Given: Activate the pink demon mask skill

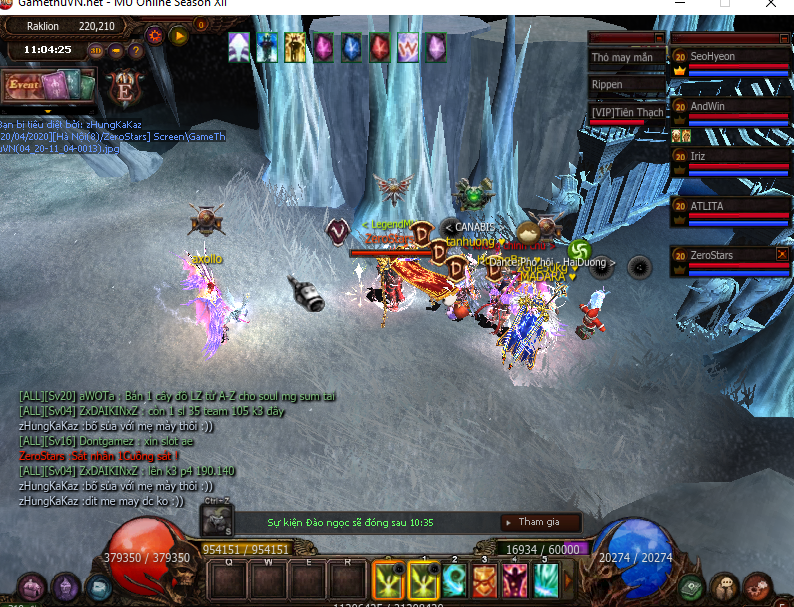Looking at the screenshot, I should click(x=515, y=580).
